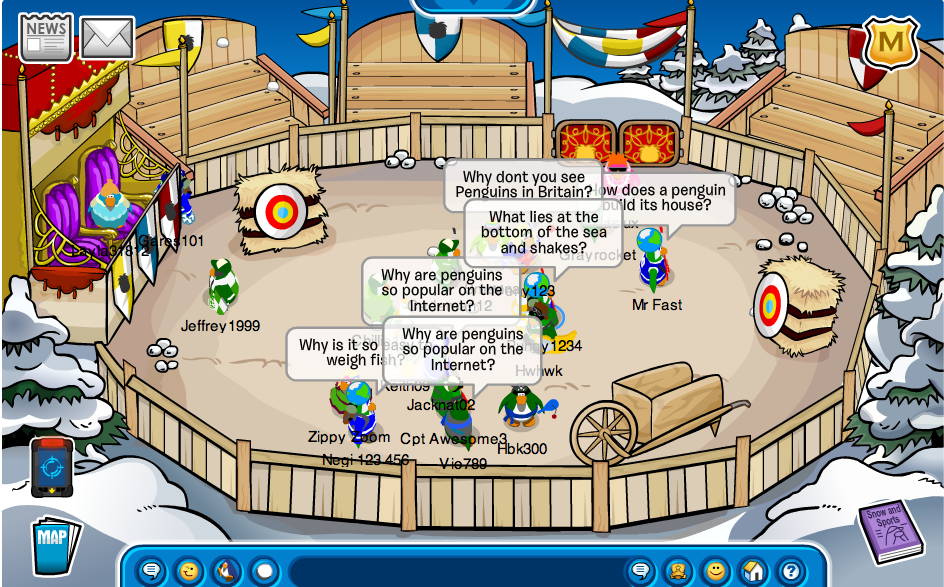Show the winking-face emotes menu
944x587 pixels.
tap(189, 571)
